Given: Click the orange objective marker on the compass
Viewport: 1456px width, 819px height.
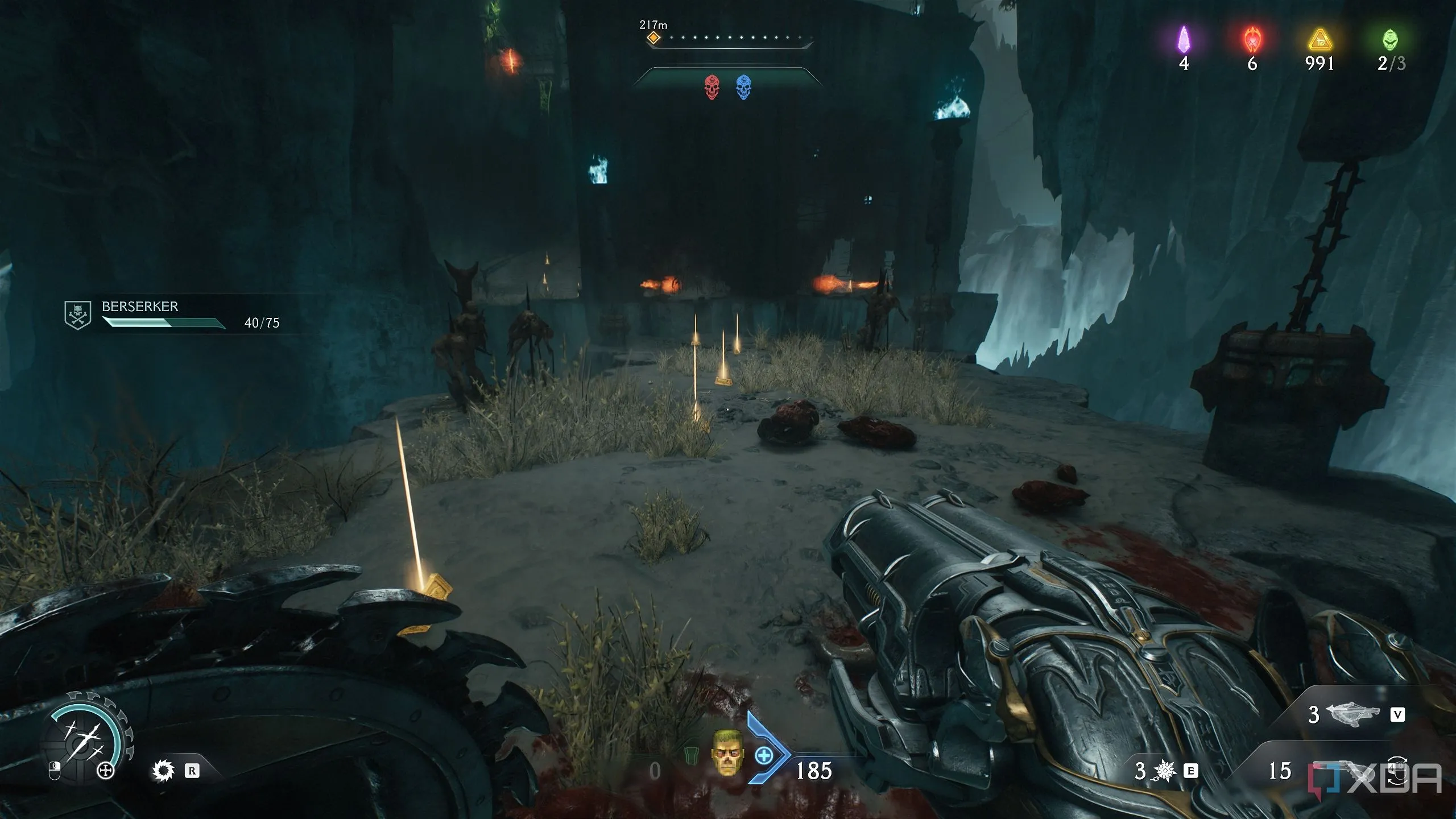Looking at the screenshot, I should (x=654, y=38).
